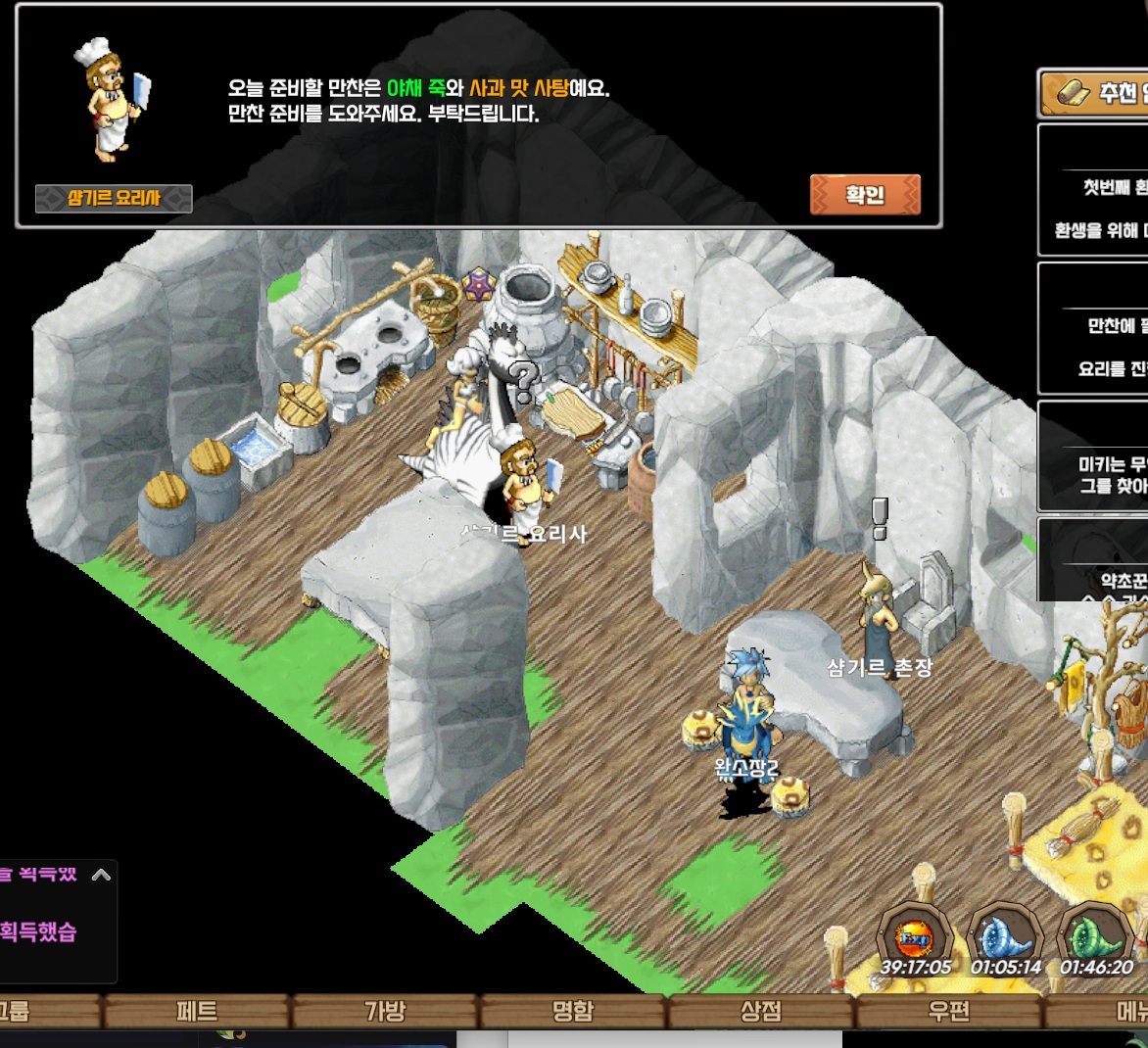Open the 상점 (Shop) menu
Viewport: 1148px width, 1048px height.
click(x=761, y=1011)
